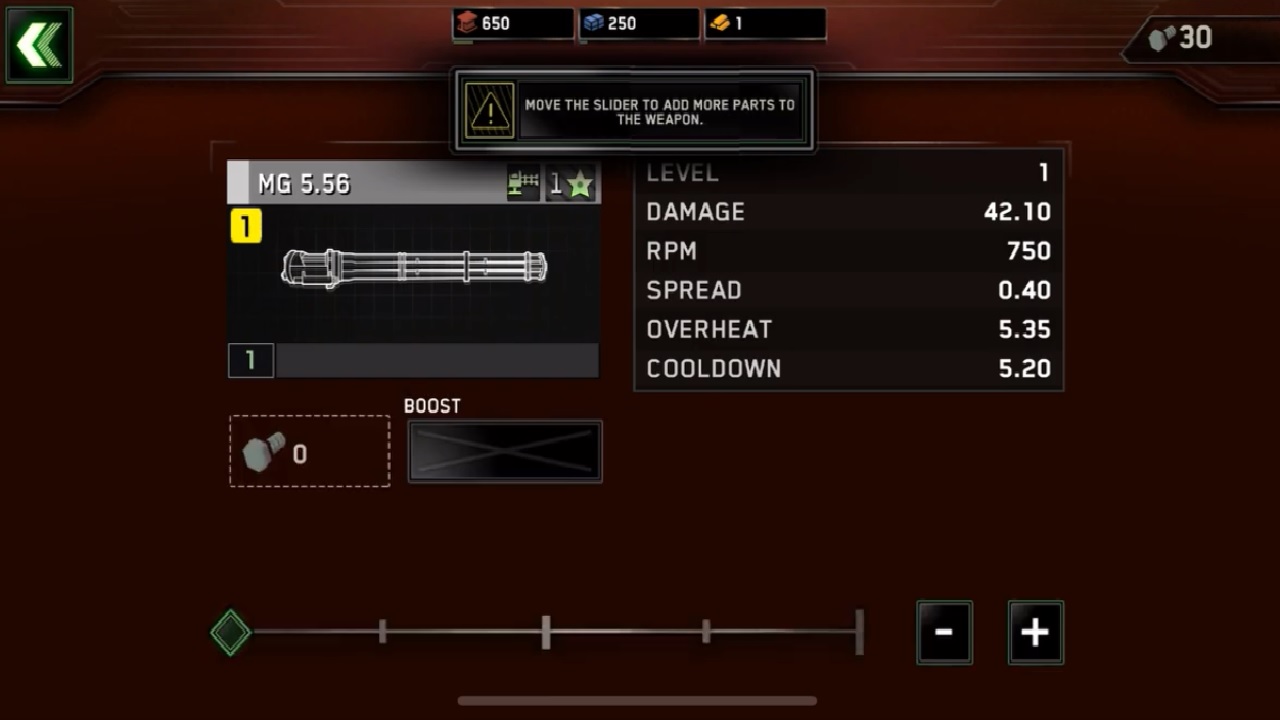Viewport: 1280px width, 720px height.
Task: Click the bolt icon showing 0 parts
Action: 262,453
